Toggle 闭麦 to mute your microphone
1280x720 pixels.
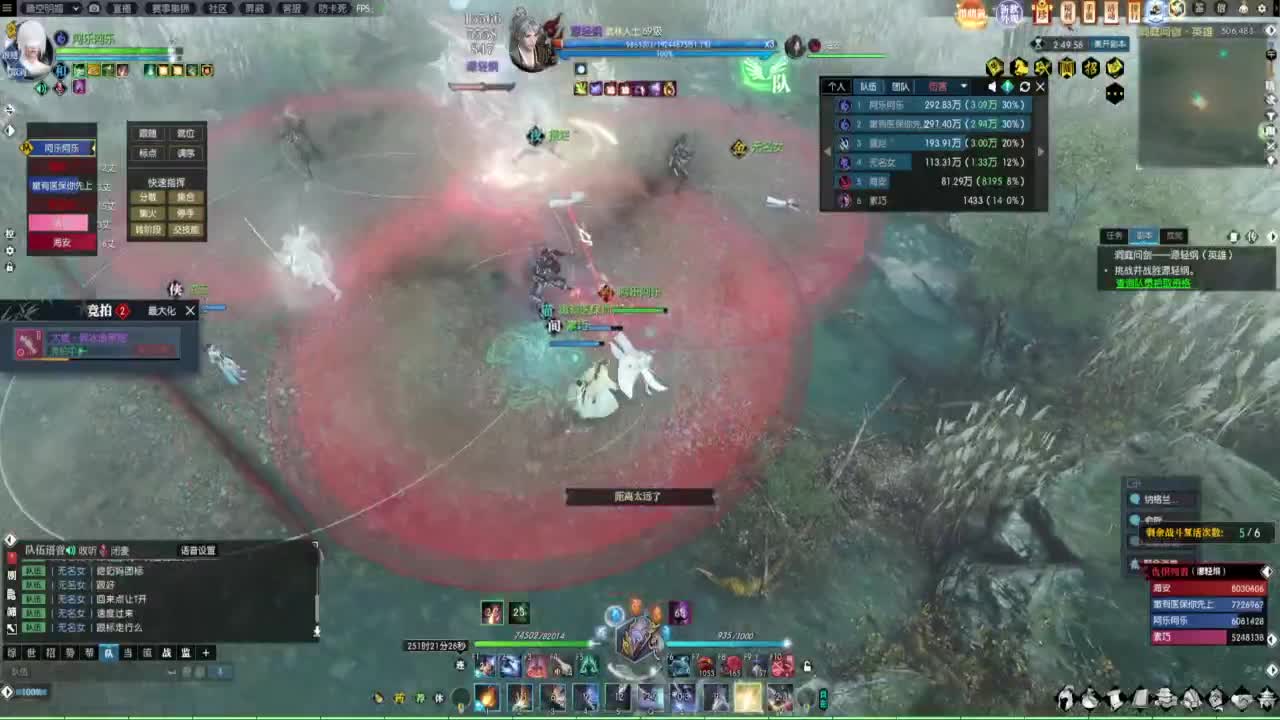(x=117, y=550)
